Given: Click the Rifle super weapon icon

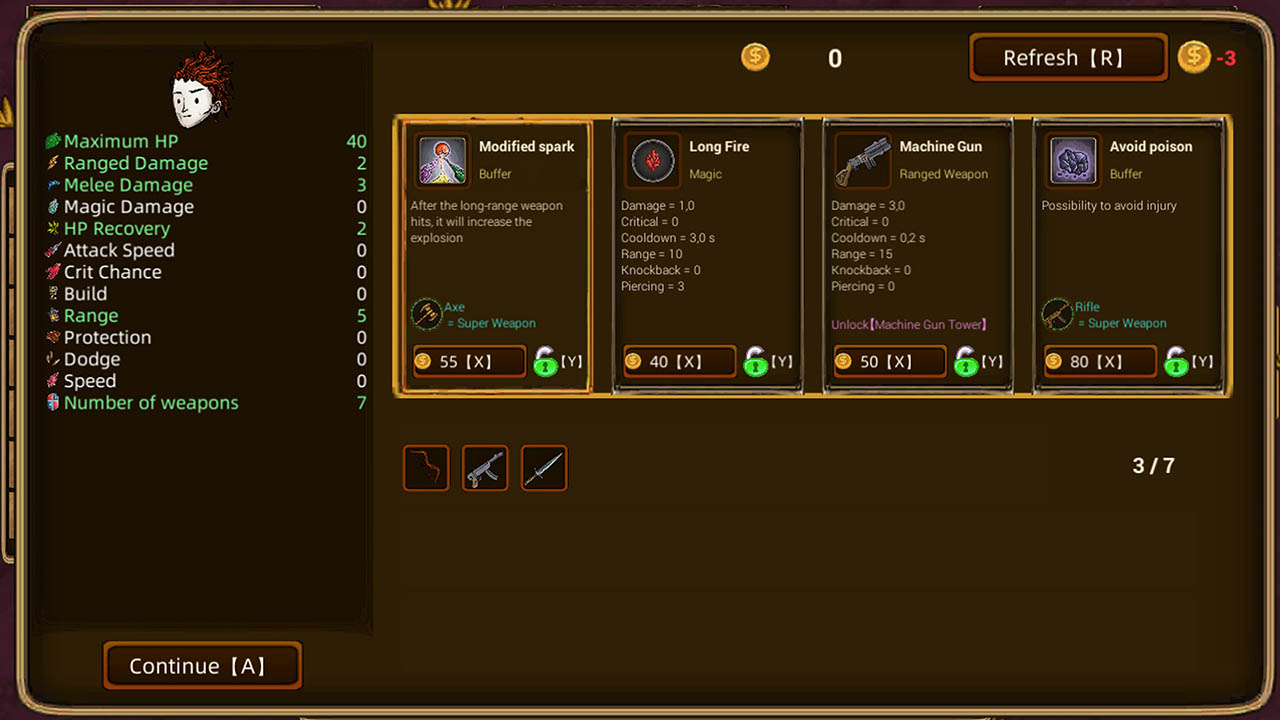Looking at the screenshot, I should pos(1058,314).
